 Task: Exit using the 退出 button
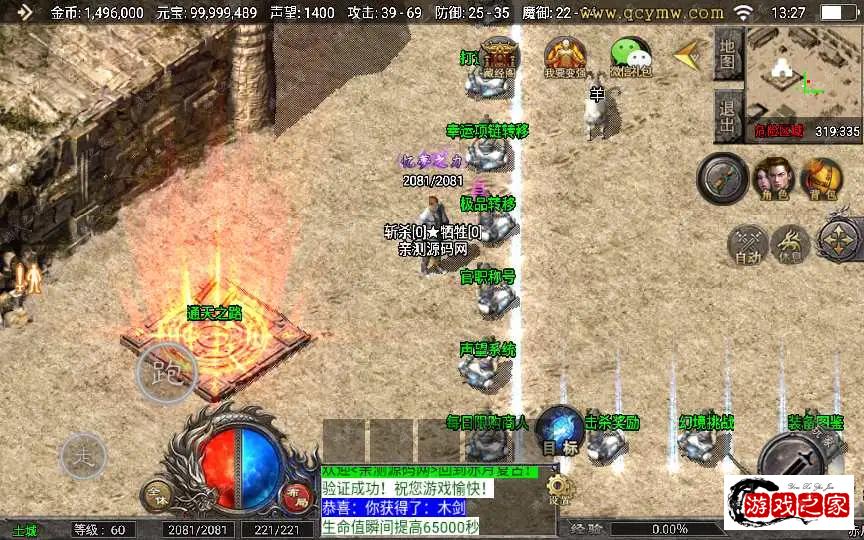point(728,115)
